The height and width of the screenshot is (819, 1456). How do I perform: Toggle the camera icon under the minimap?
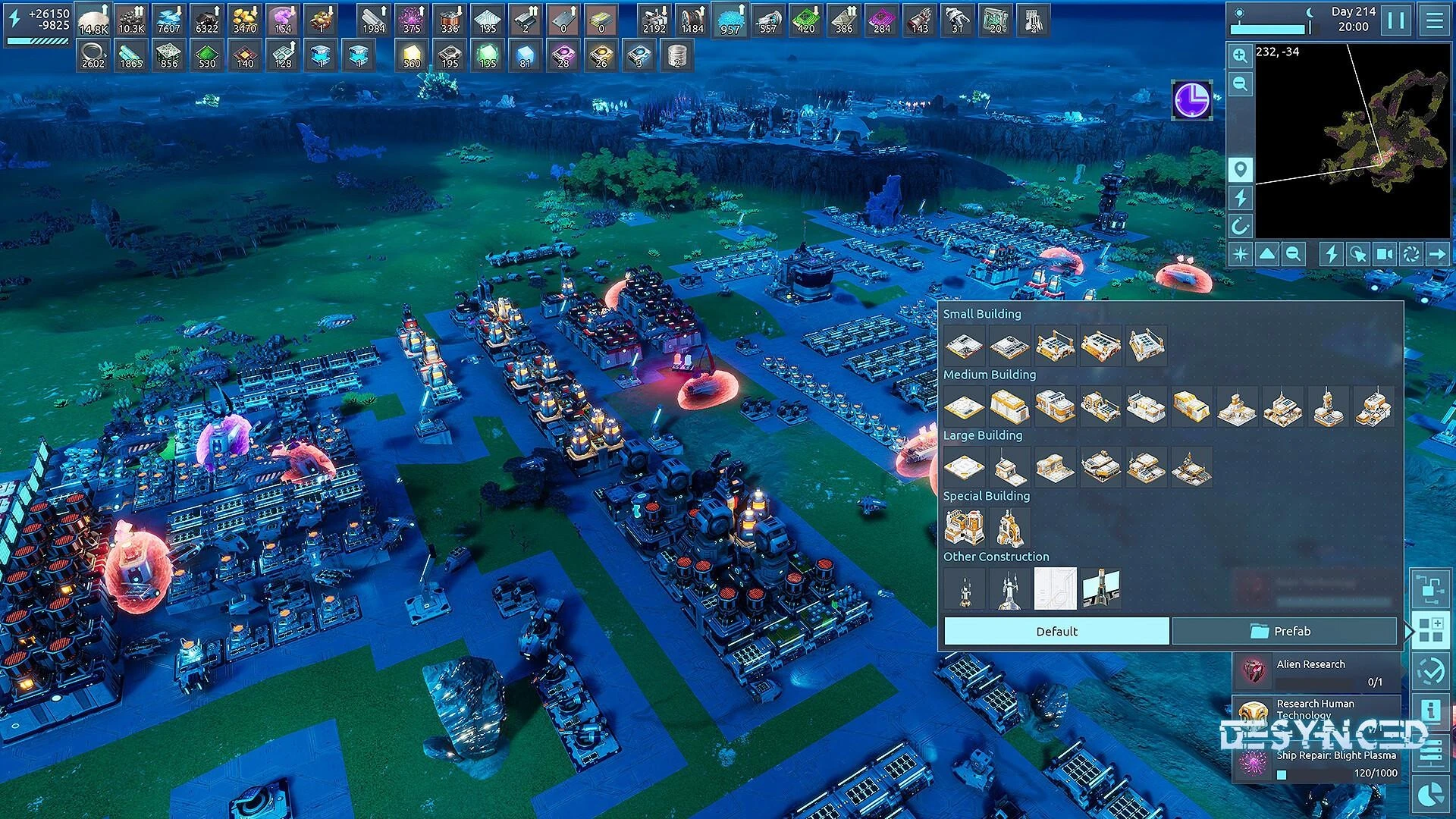[x=1384, y=254]
